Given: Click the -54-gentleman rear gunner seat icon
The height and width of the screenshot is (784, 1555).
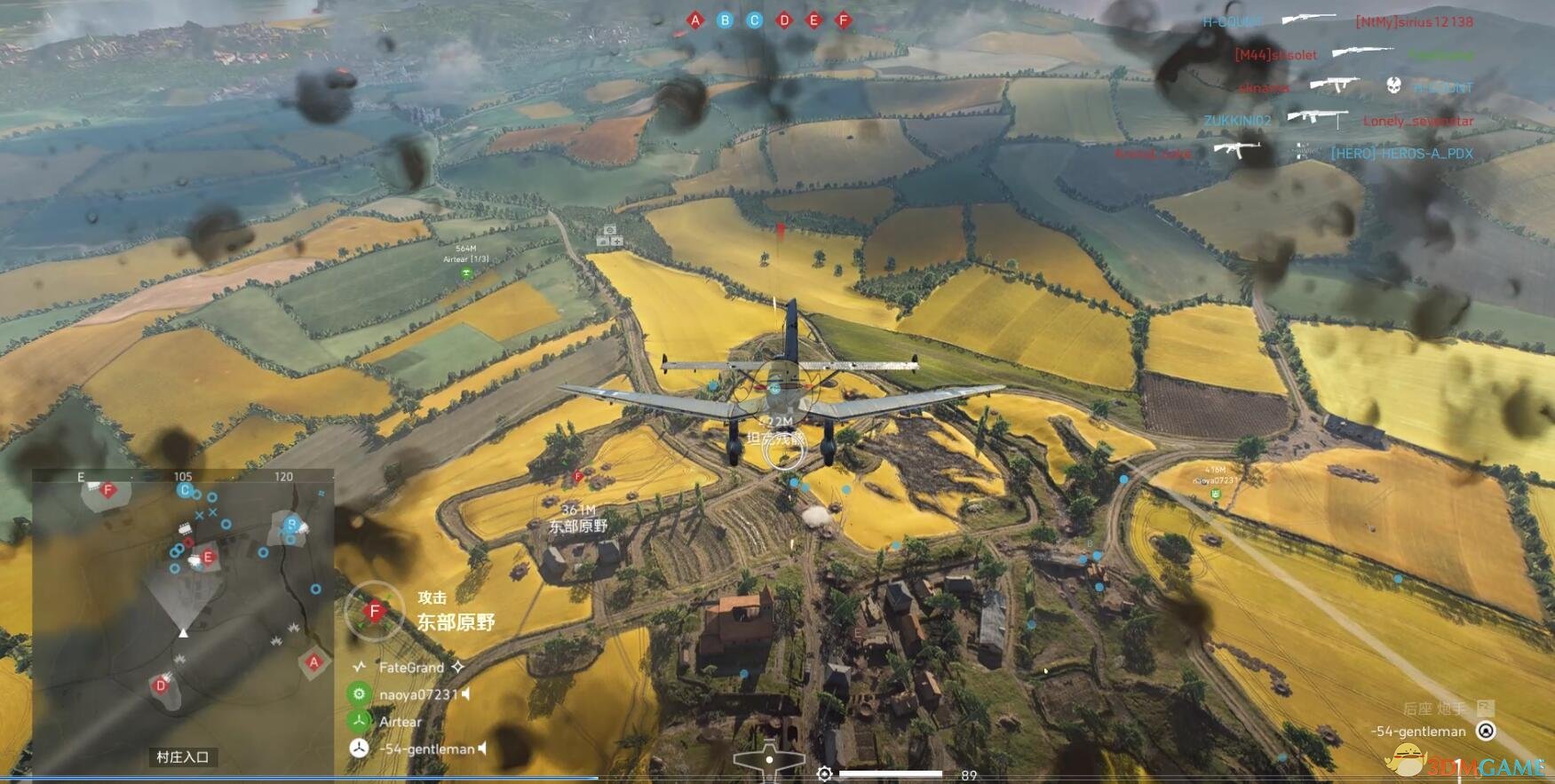Looking at the screenshot, I should (x=1486, y=731).
